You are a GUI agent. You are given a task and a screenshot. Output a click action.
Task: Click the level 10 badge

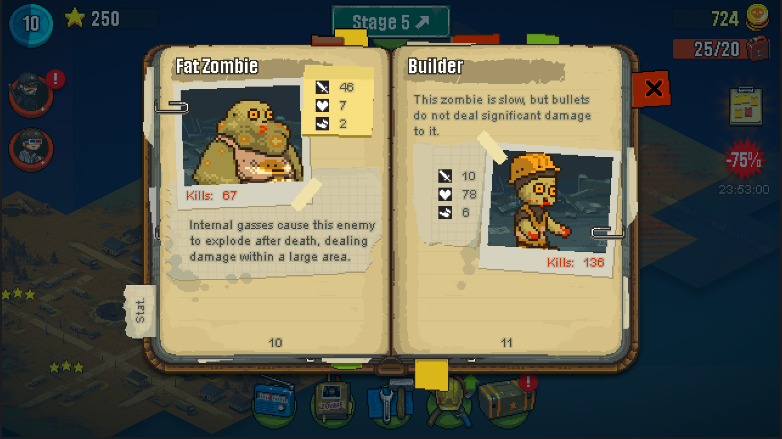point(31,22)
